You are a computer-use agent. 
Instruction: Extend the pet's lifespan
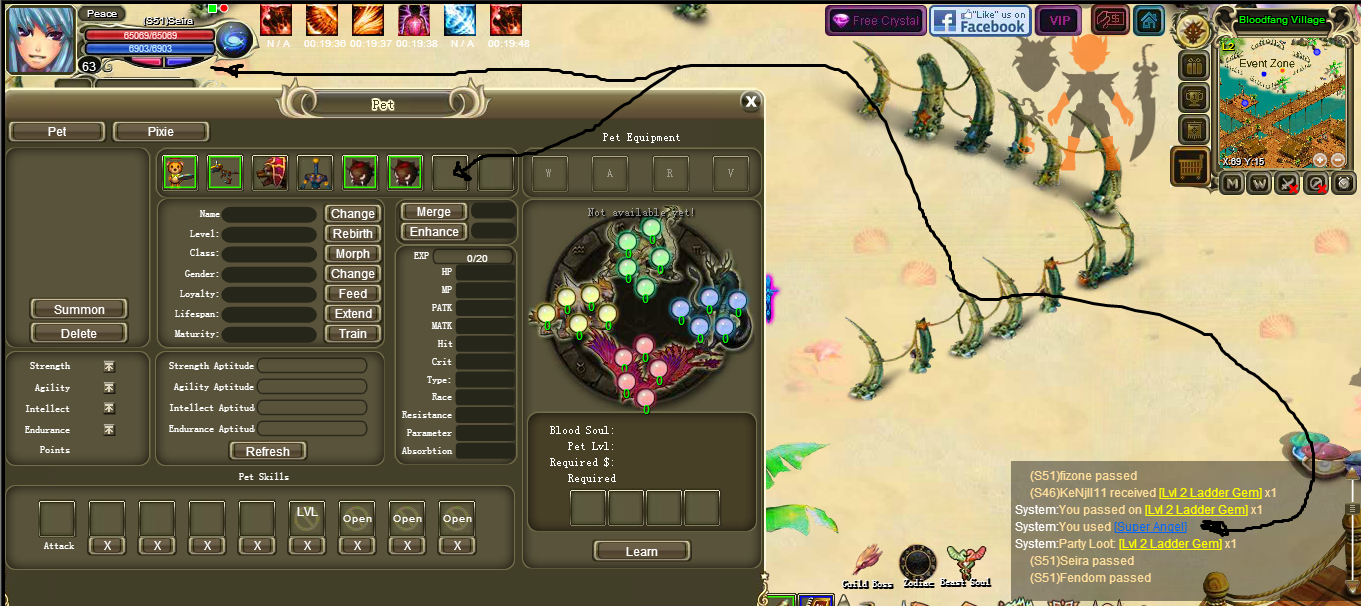pos(352,314)
